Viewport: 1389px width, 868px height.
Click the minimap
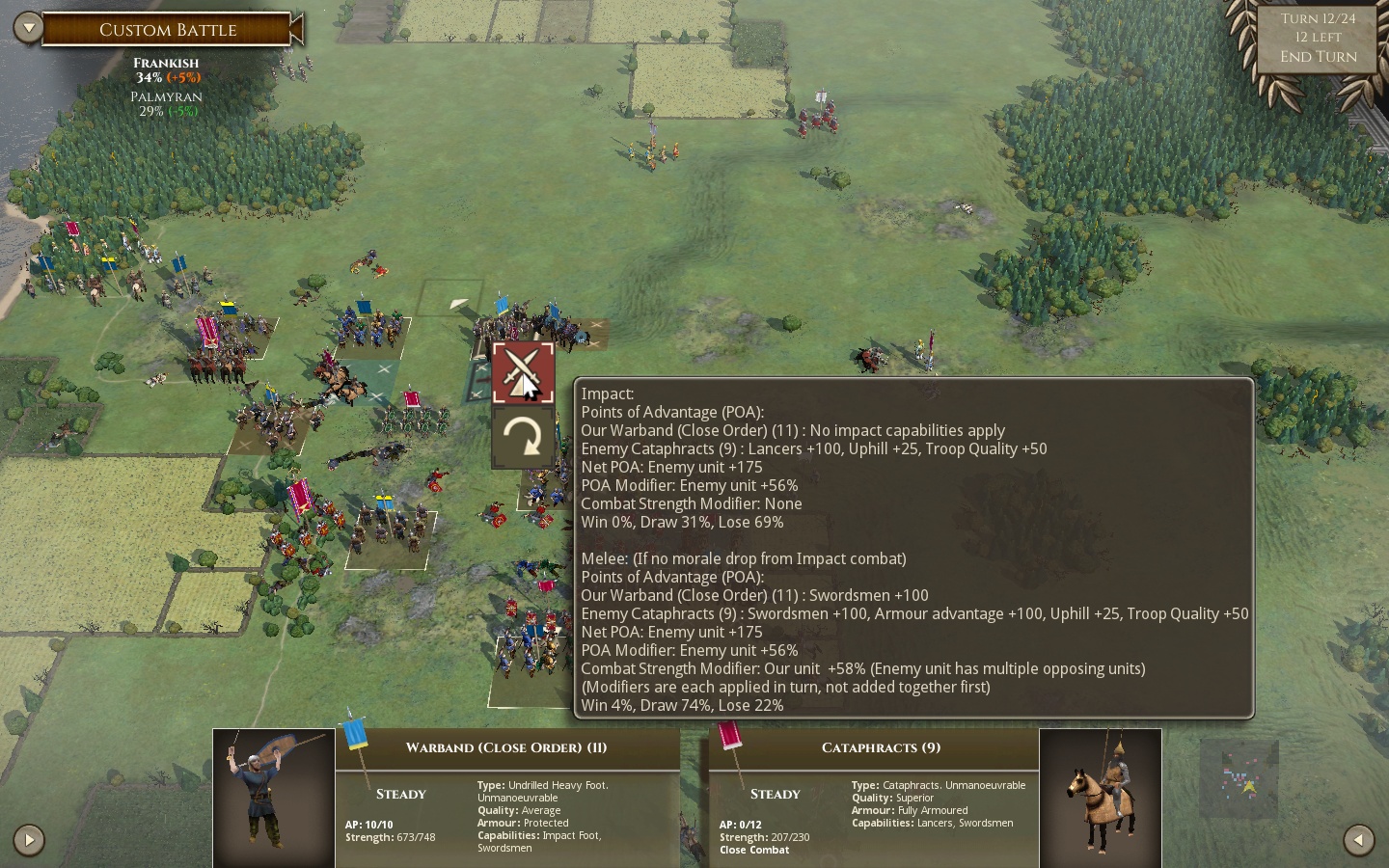(1239, 777)
